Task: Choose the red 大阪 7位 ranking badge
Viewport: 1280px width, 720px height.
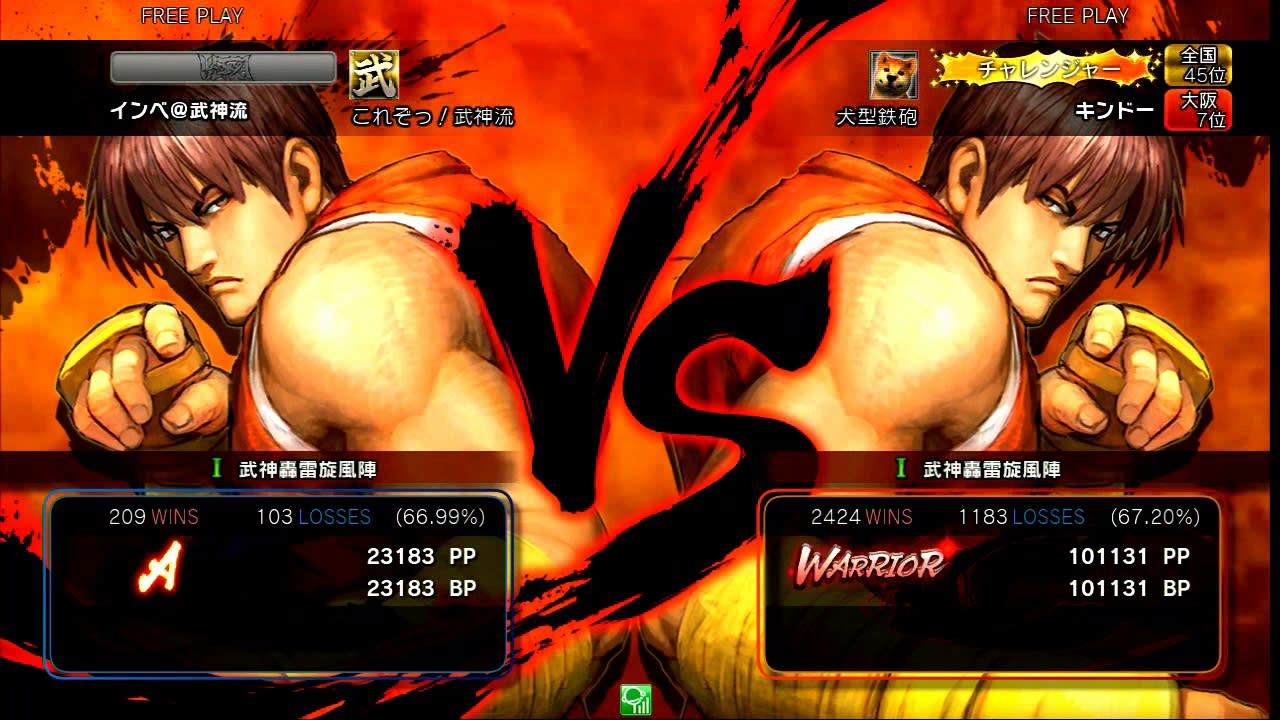Action: [x=1197, y=110]
